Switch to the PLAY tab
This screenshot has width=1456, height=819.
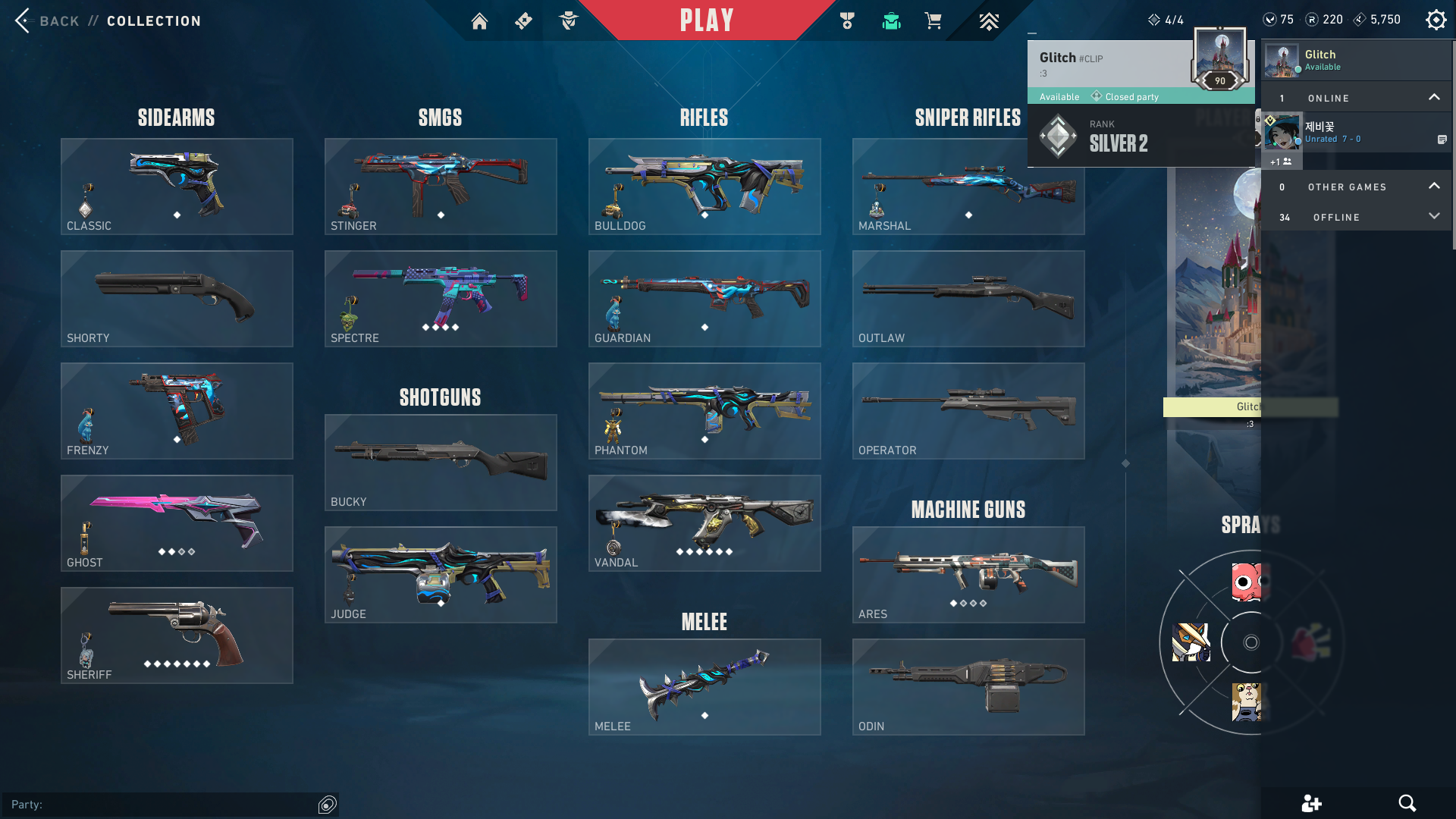pyautogui.click(x=706, y=20)
